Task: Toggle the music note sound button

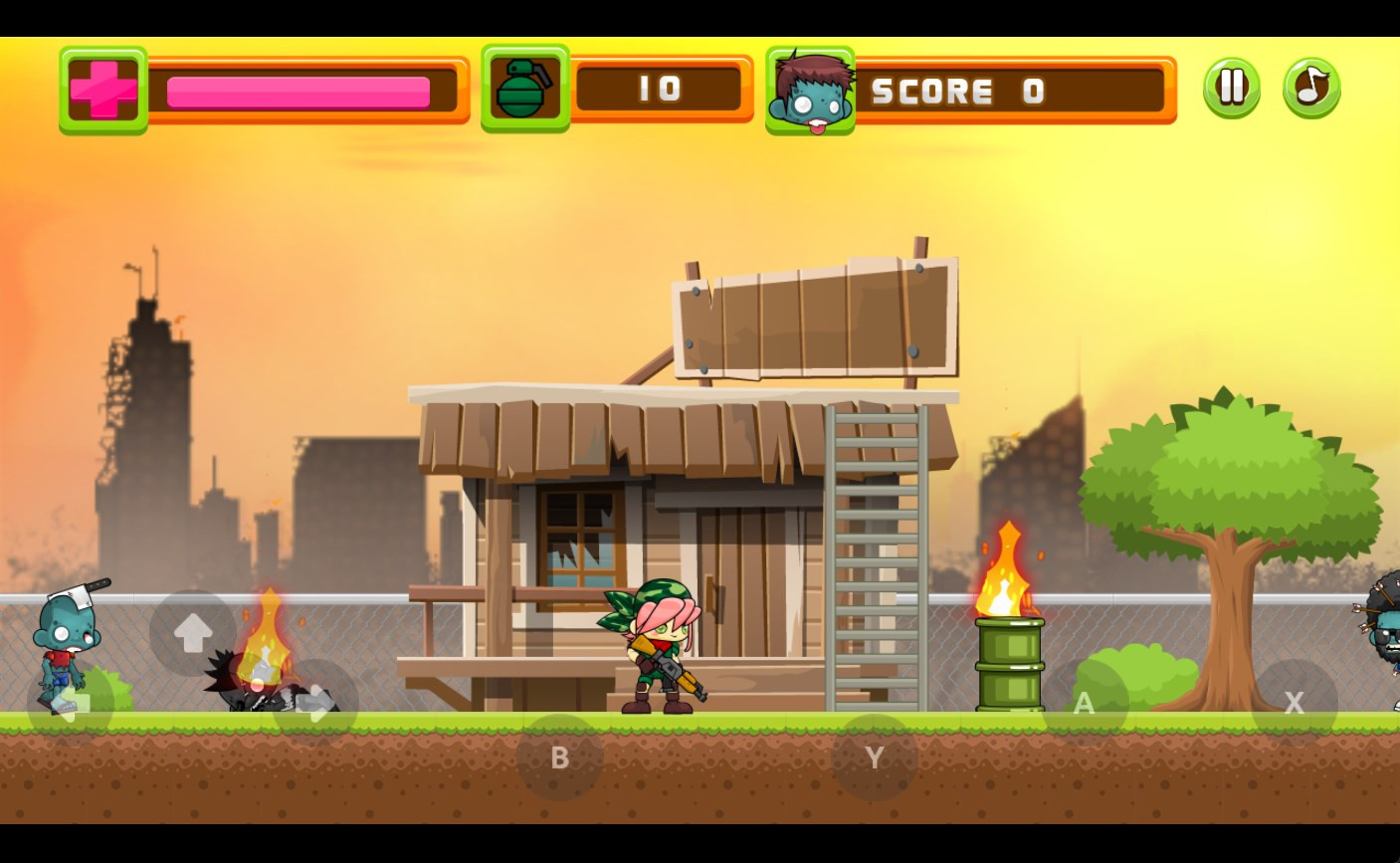Action: (x=1311, y=88)
